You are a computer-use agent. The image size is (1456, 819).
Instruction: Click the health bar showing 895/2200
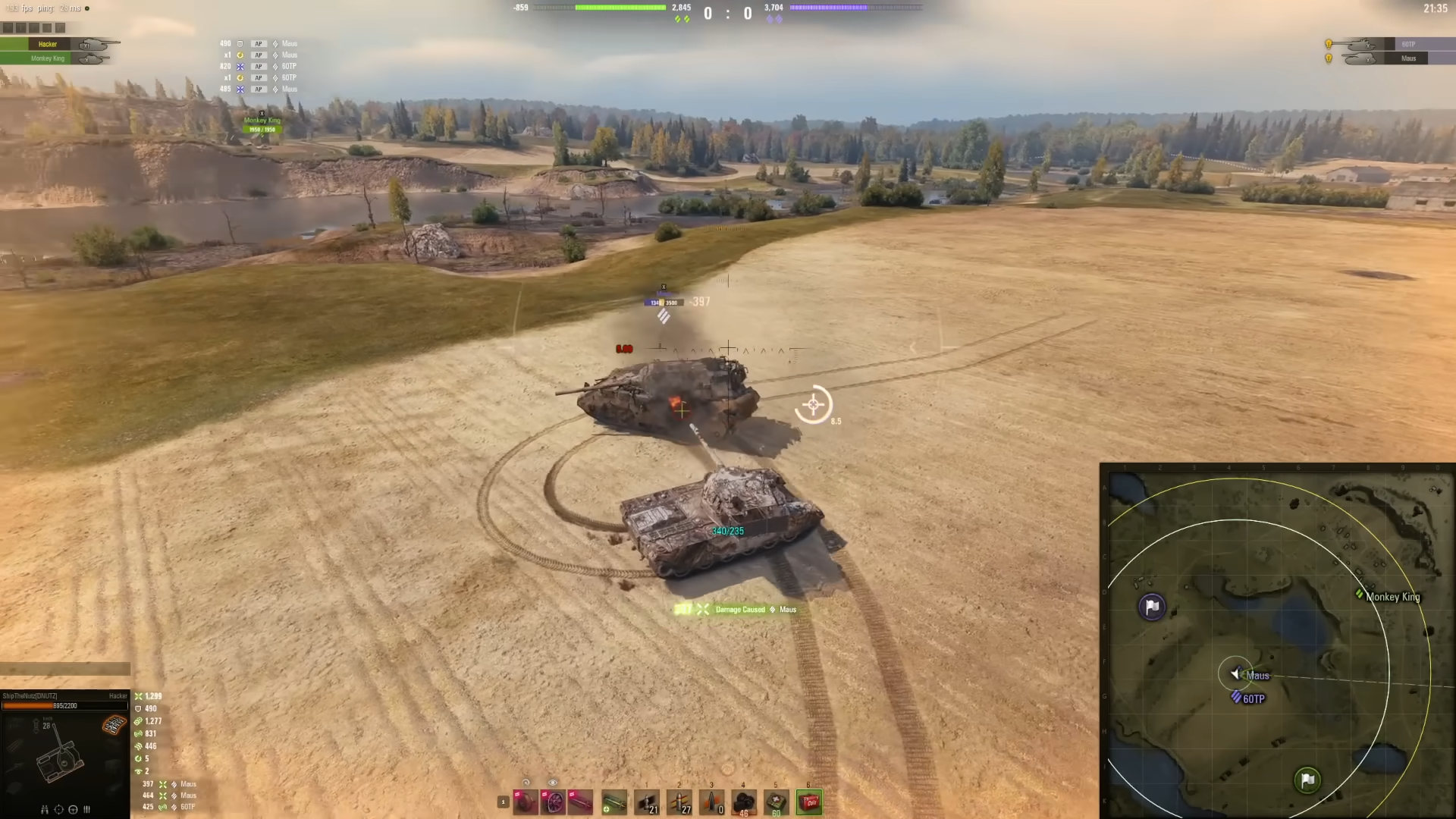coord(64,705)
